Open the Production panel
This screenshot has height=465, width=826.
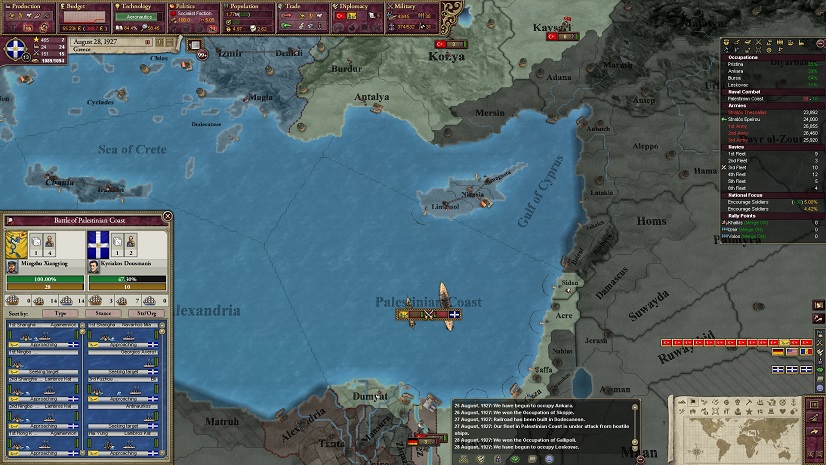pyautogui.click(x=28, y=6)
